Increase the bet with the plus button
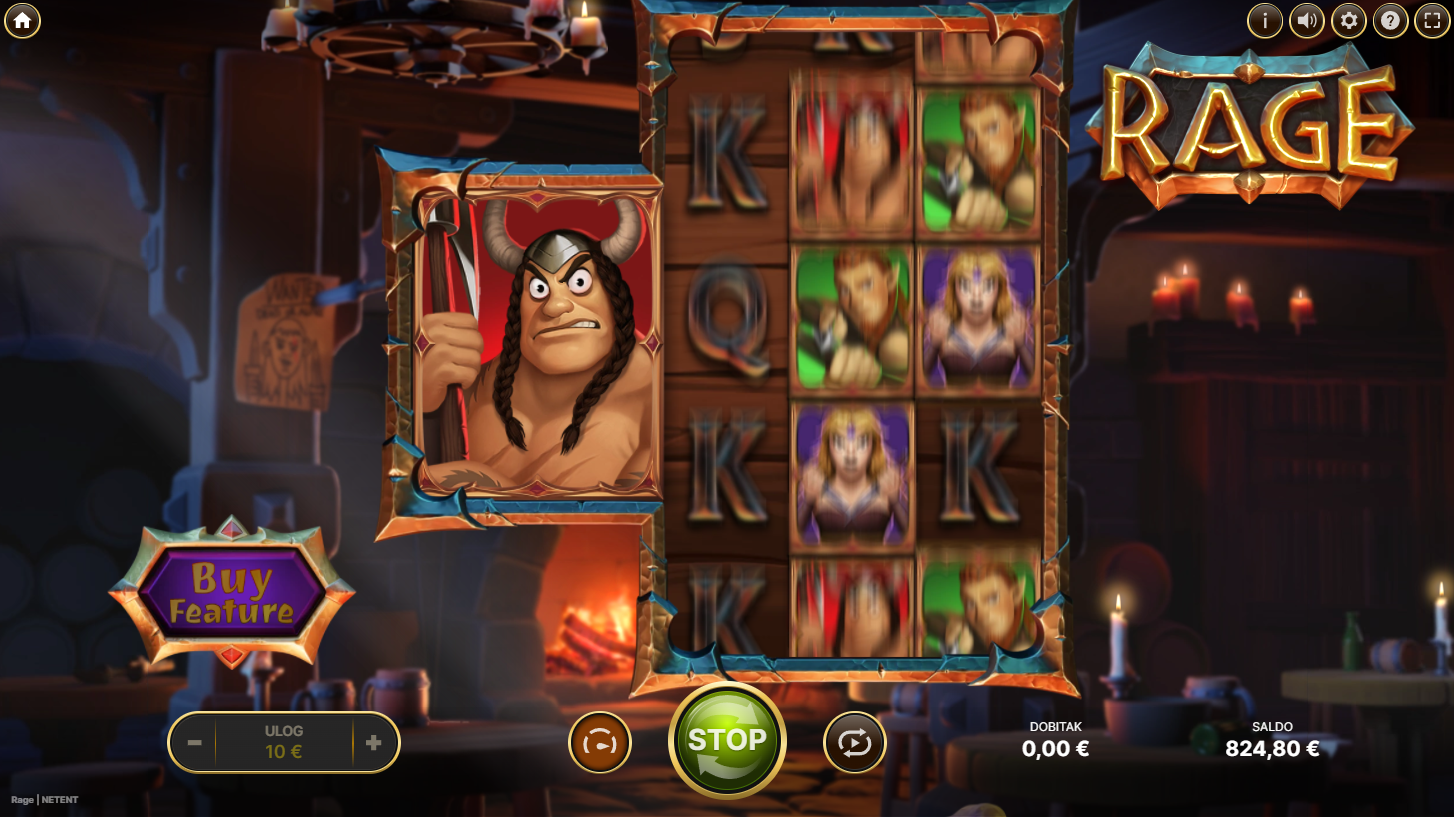1454x817 pixels. click(x=373, y=743)
